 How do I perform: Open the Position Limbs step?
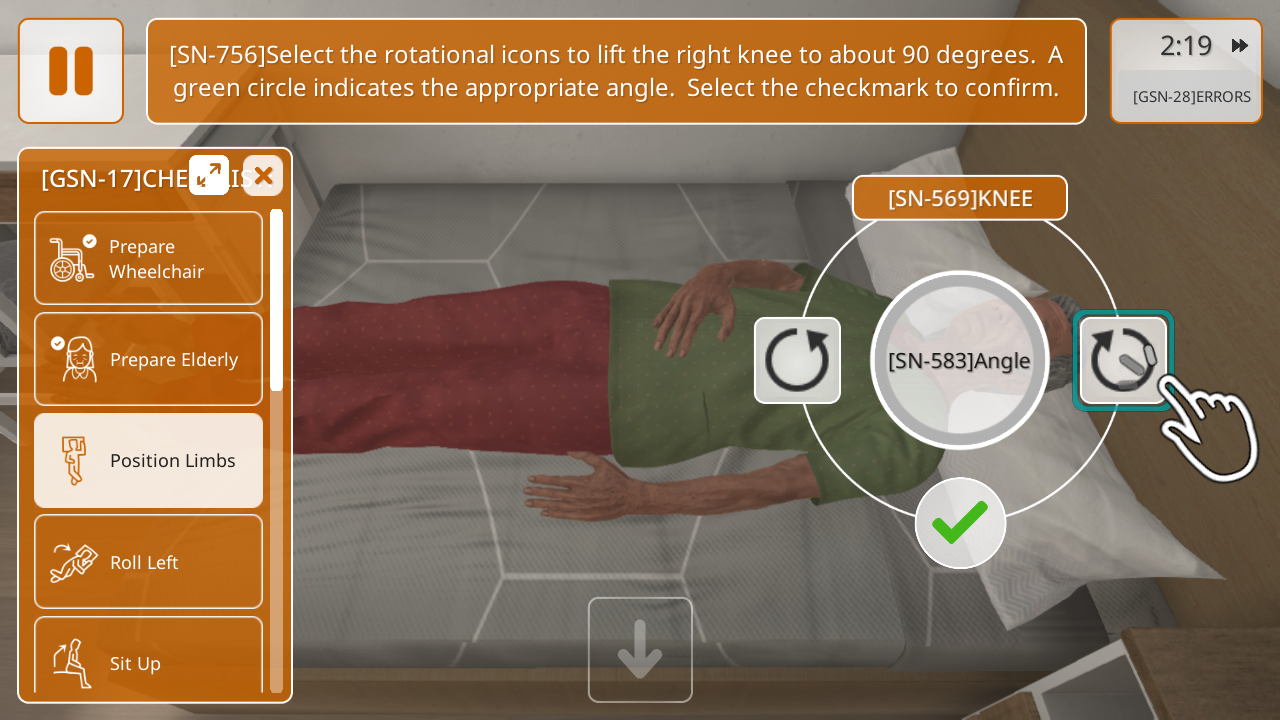pos(148,461)
